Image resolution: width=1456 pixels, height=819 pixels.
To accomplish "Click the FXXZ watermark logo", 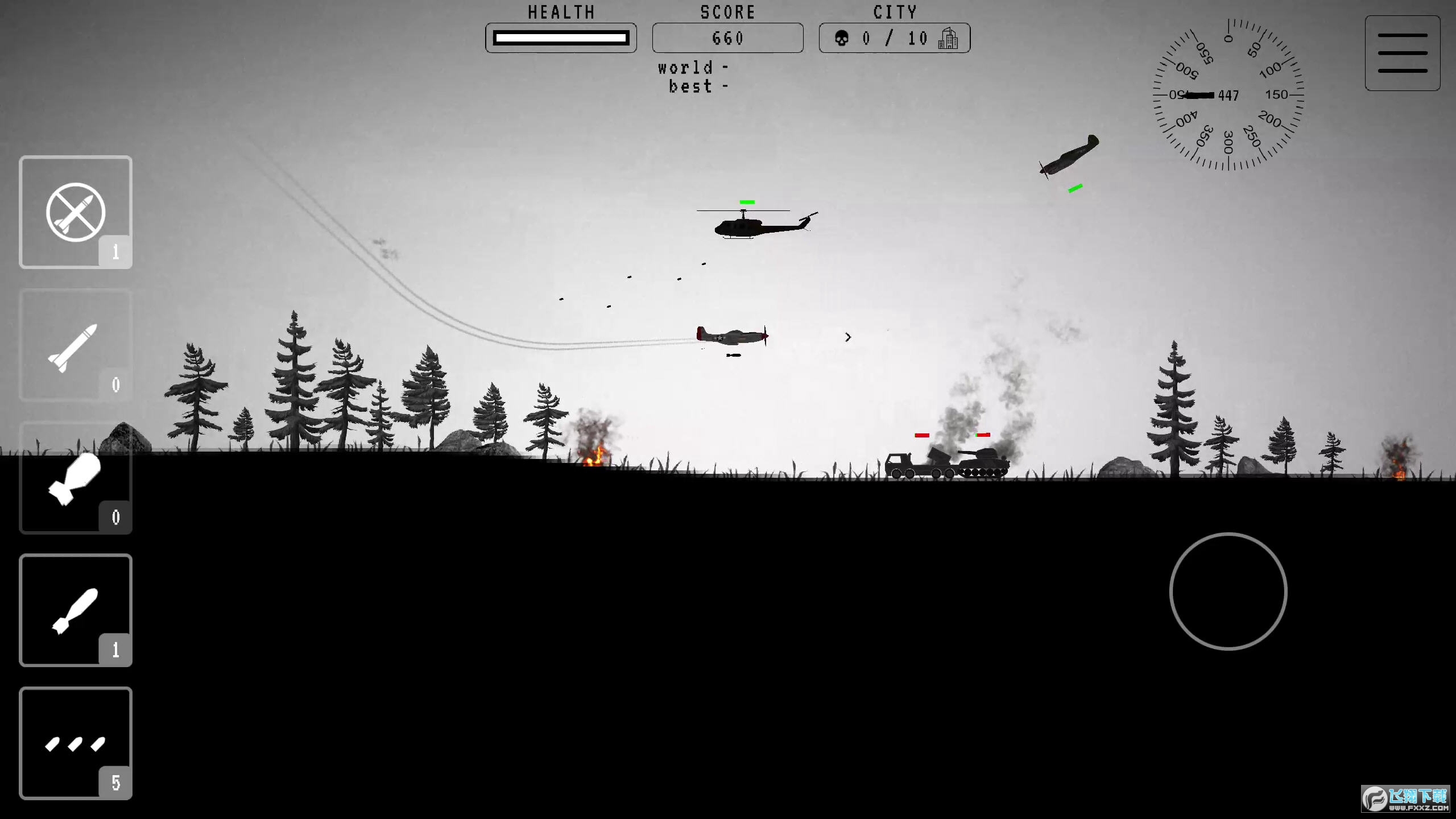I will coord(1406,799).
